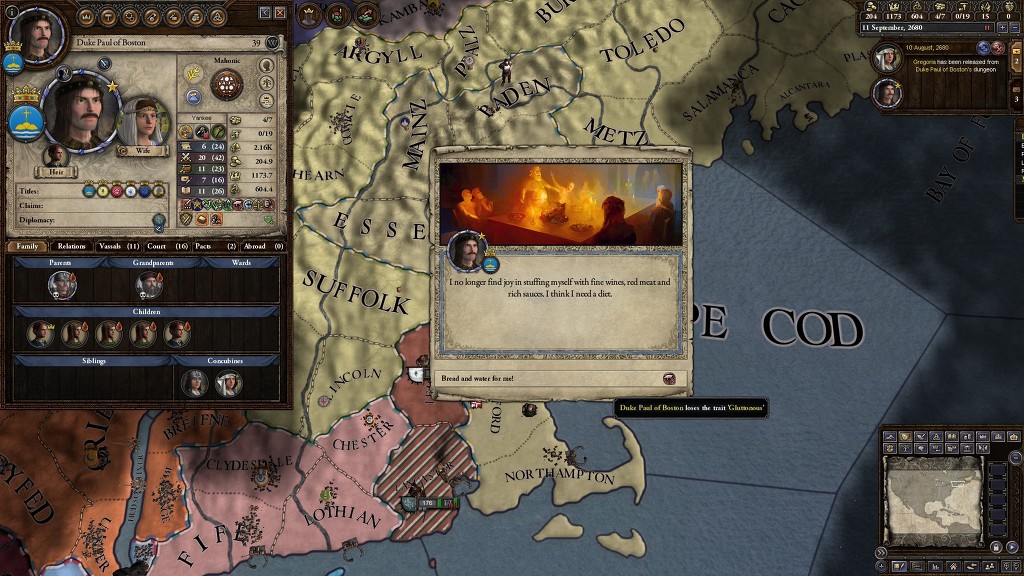Select the Family tab
Screen dimensions: 1024x576
tap(27, 246)
